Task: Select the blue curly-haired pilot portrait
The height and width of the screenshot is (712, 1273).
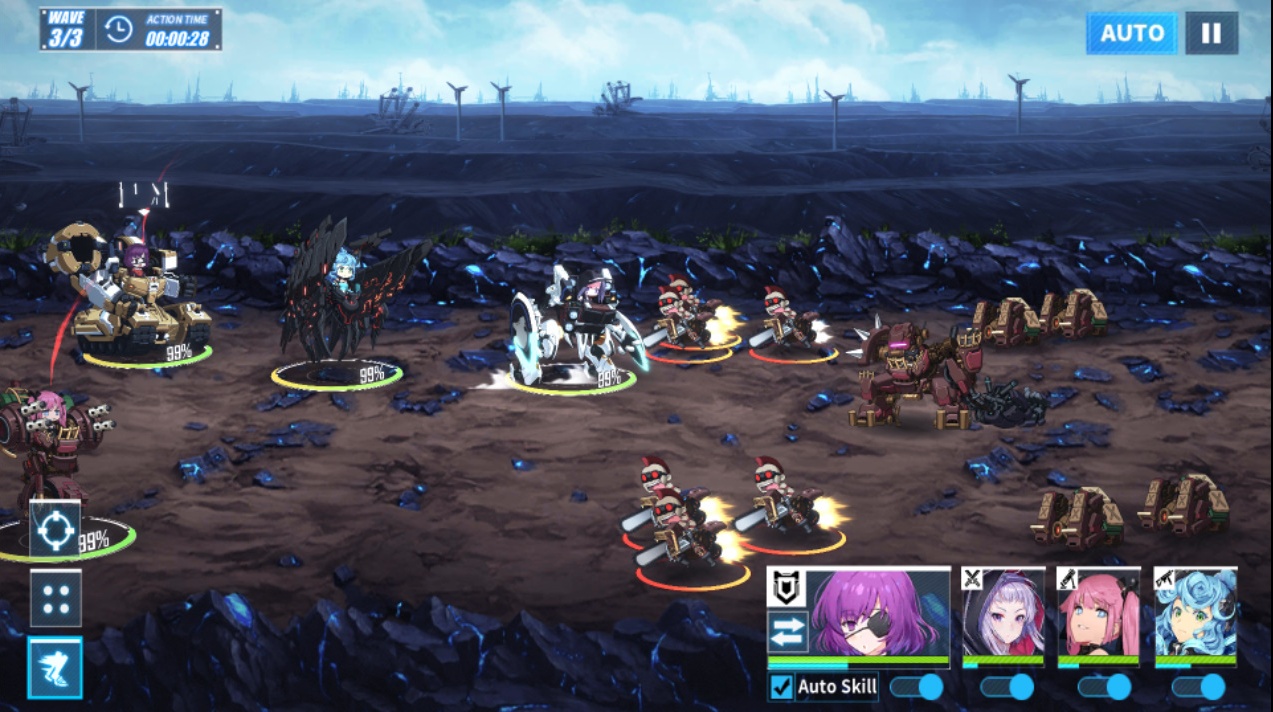Action: click(1195, 613)
